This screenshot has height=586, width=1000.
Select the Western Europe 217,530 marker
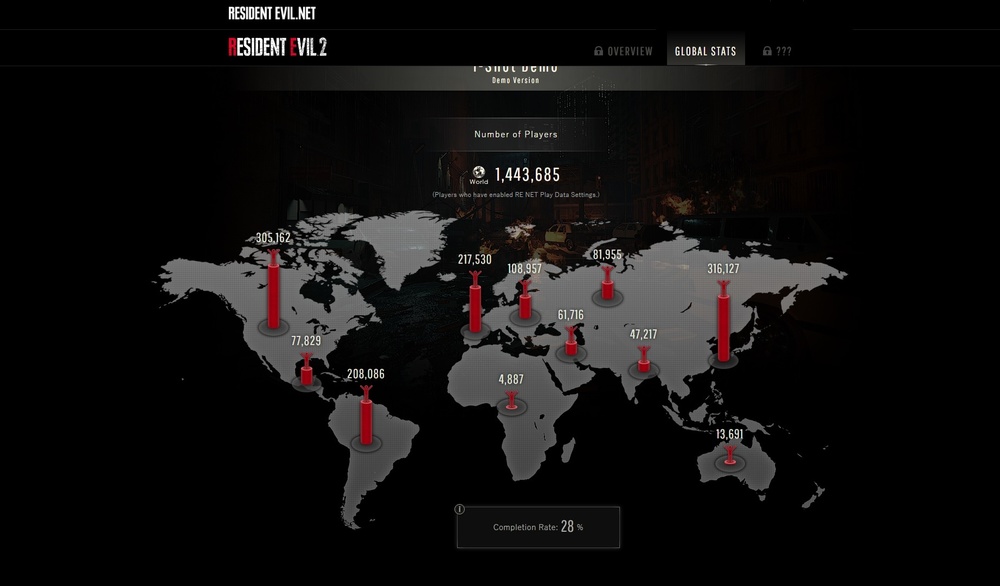[x=475, y=305]
